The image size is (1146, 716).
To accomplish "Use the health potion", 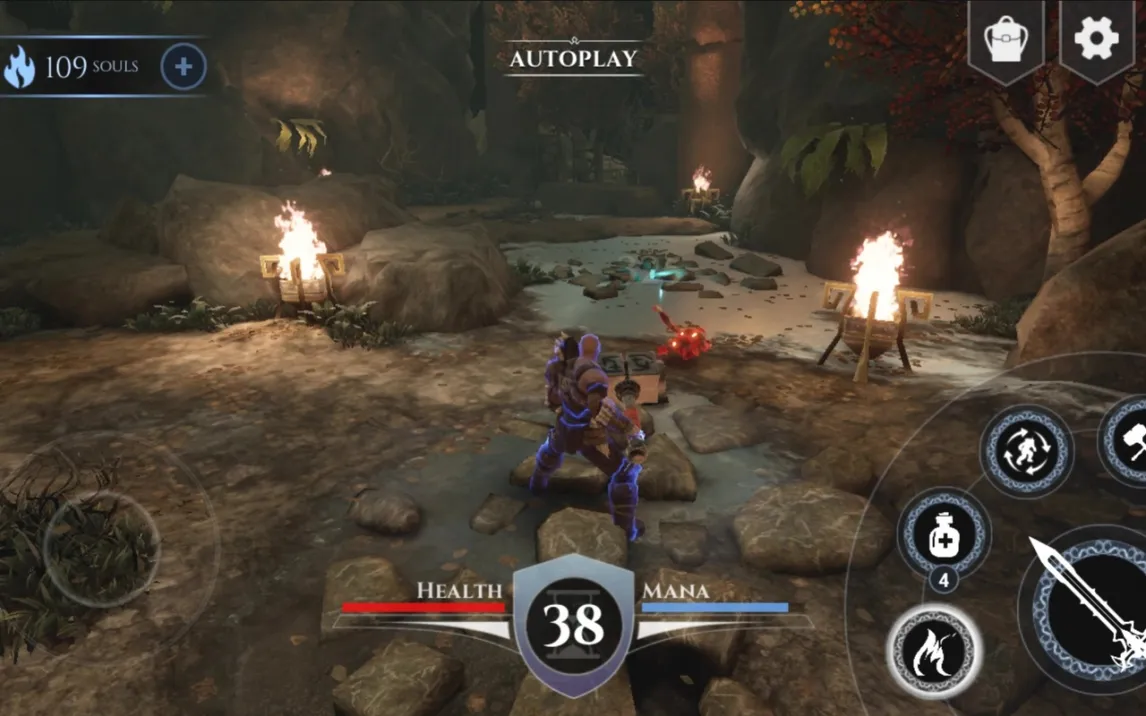I will (943, 535).
